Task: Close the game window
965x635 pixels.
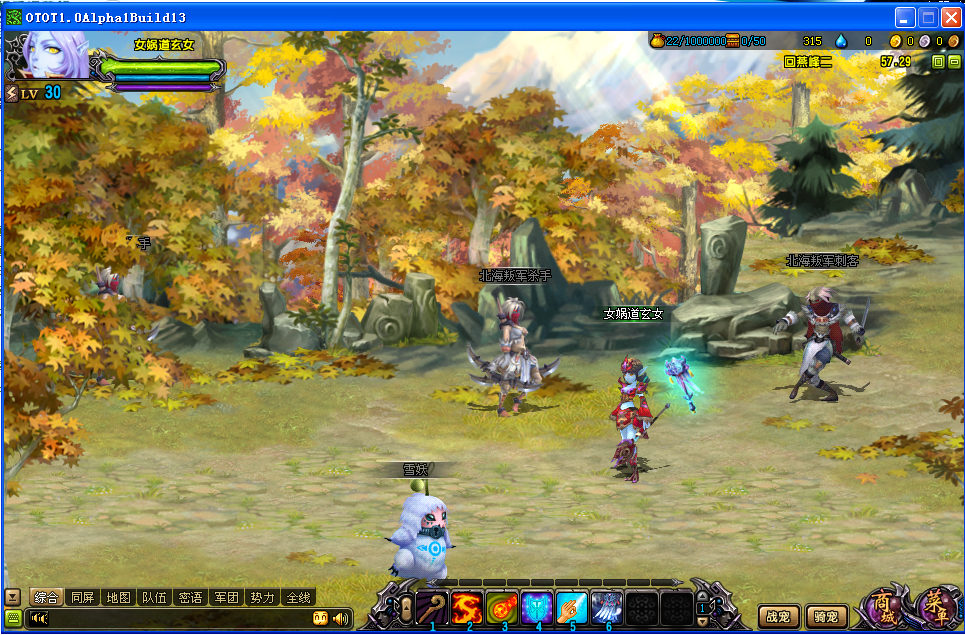Action: point(950,17)
